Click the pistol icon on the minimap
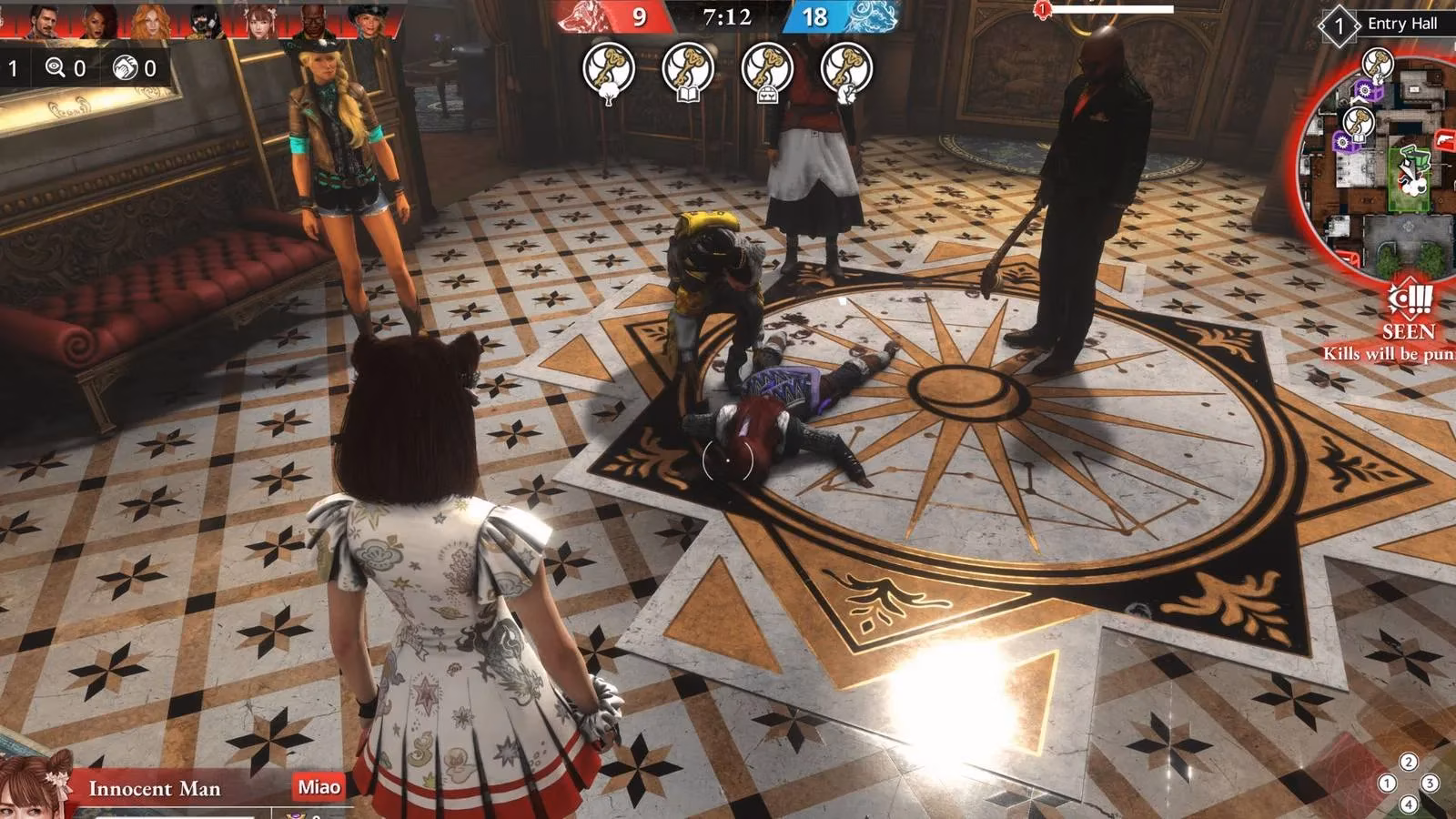Screen dimensions: 1456x819 1443,139
